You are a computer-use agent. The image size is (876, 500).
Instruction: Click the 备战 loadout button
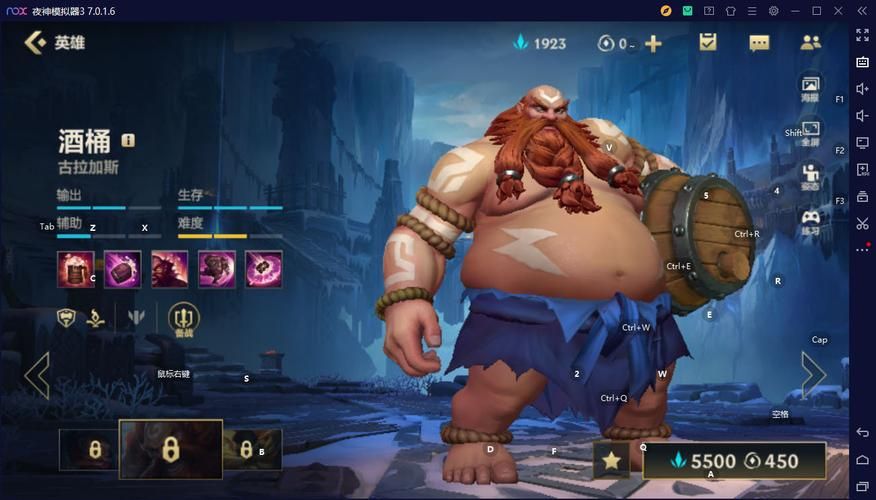(x=184, y=320)
